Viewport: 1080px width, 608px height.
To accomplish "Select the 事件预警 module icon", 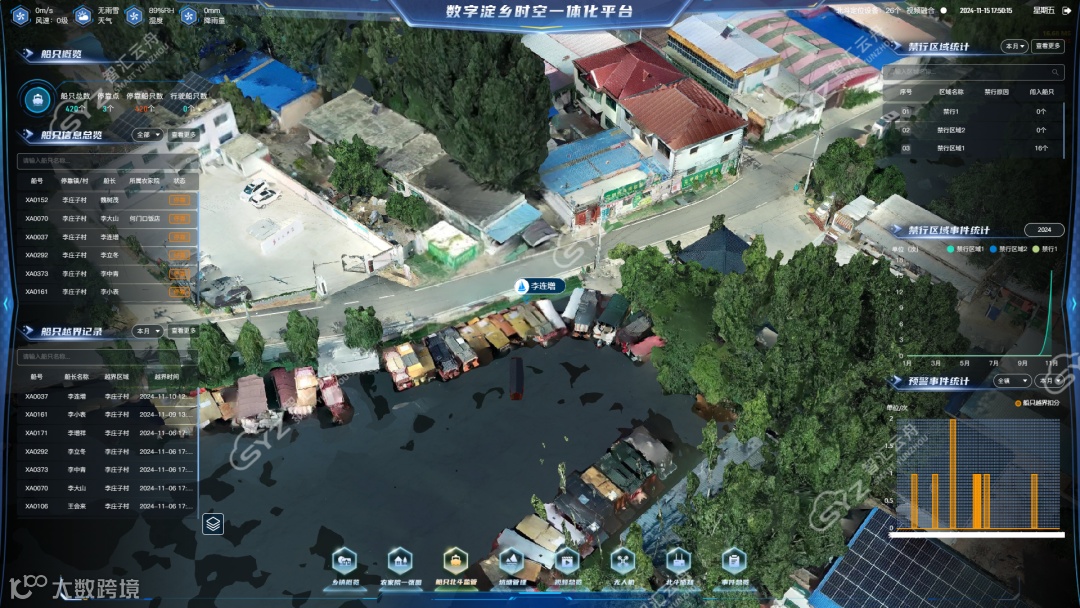I will 734,562.
